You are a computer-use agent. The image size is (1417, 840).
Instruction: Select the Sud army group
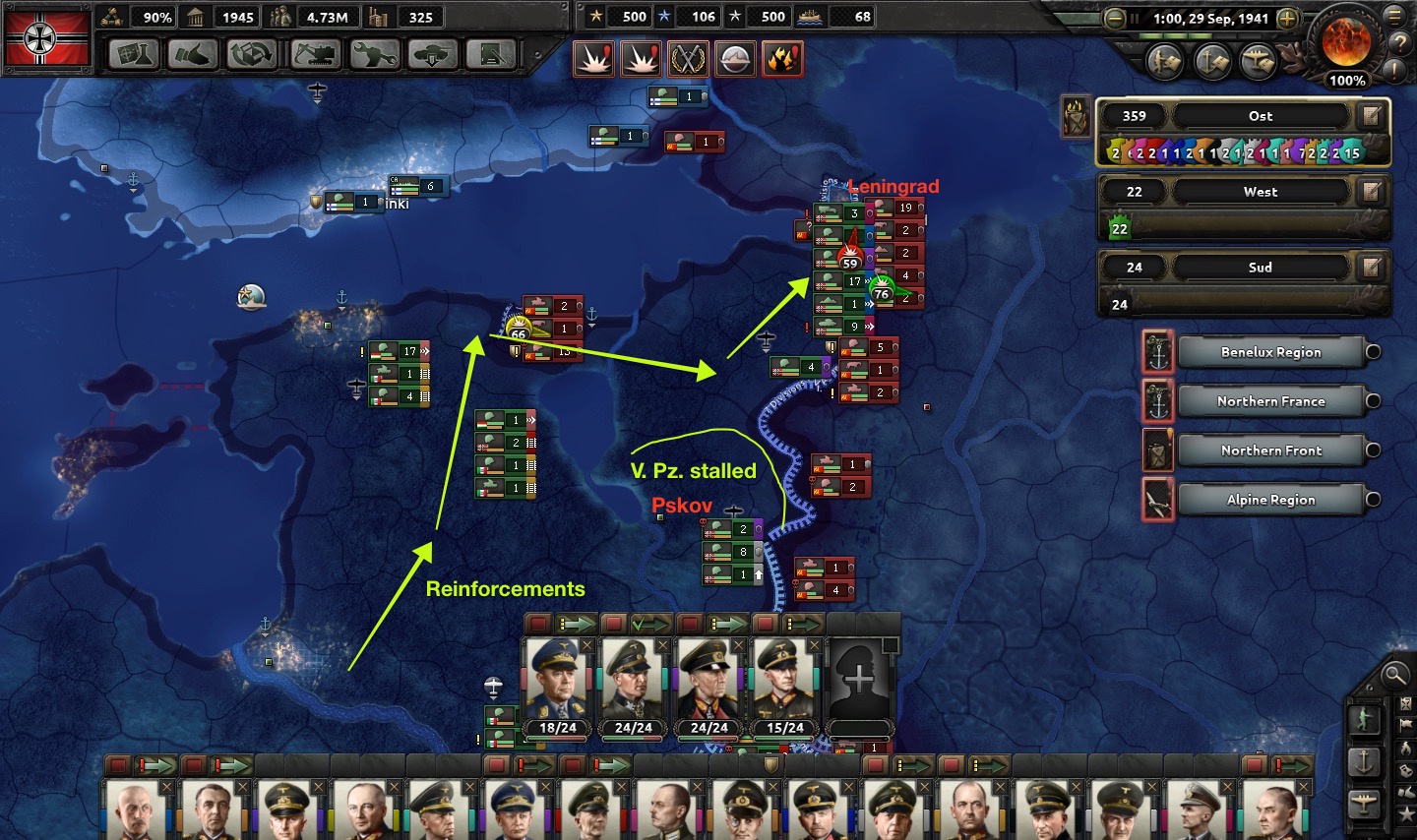click(x=1260, y=268)
